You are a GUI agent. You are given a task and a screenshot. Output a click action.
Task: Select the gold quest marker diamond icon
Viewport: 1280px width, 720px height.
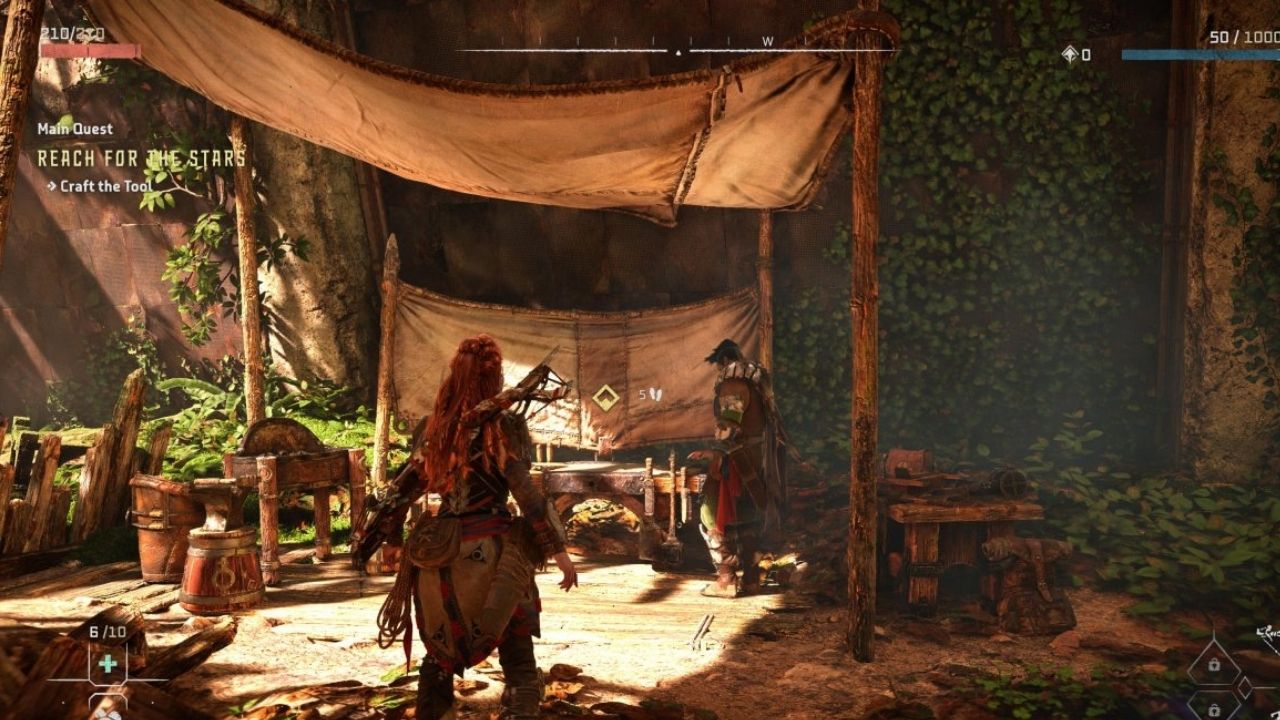[x=607, y=397]
